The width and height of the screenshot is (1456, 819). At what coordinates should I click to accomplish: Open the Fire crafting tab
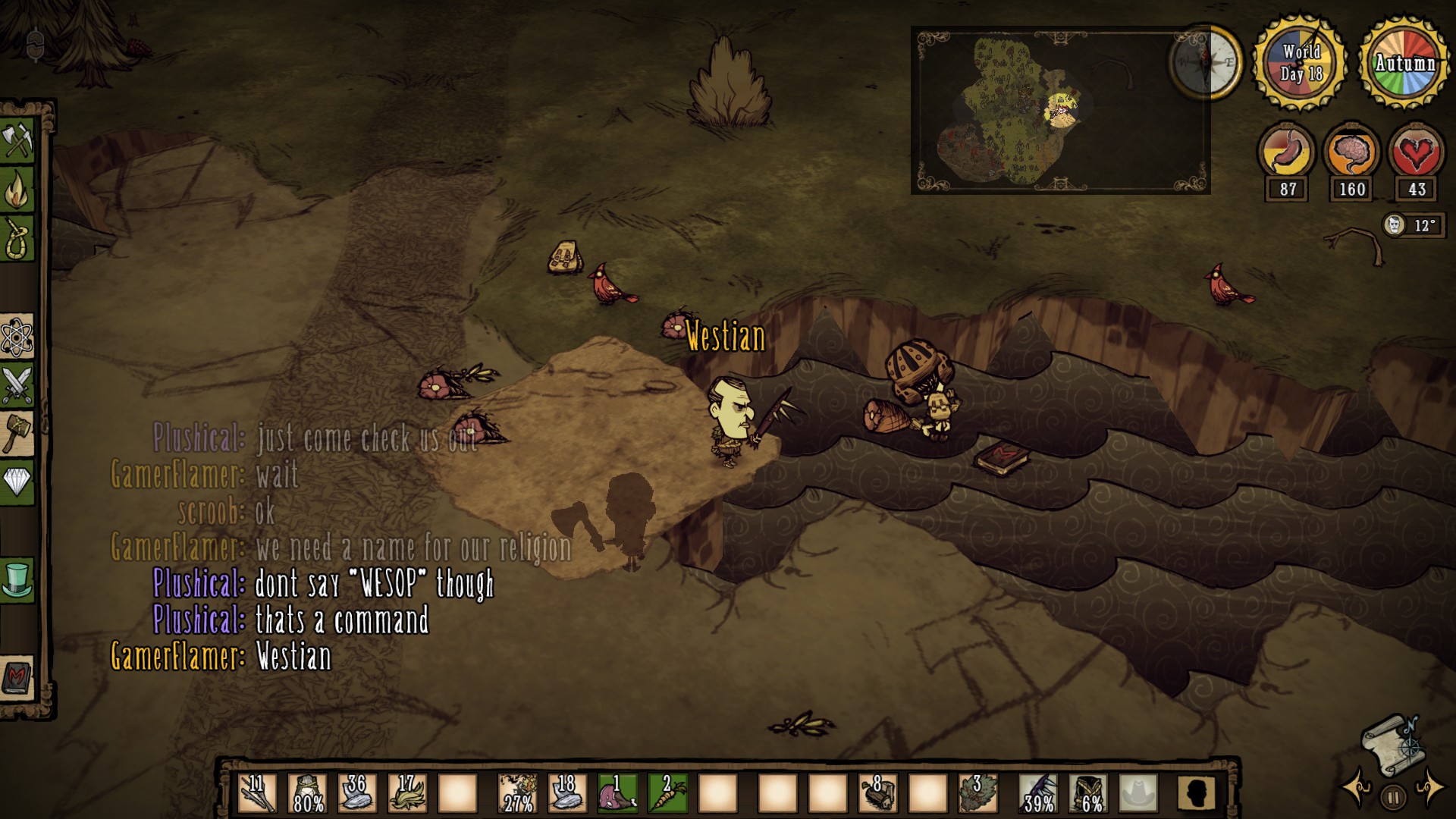18,190
